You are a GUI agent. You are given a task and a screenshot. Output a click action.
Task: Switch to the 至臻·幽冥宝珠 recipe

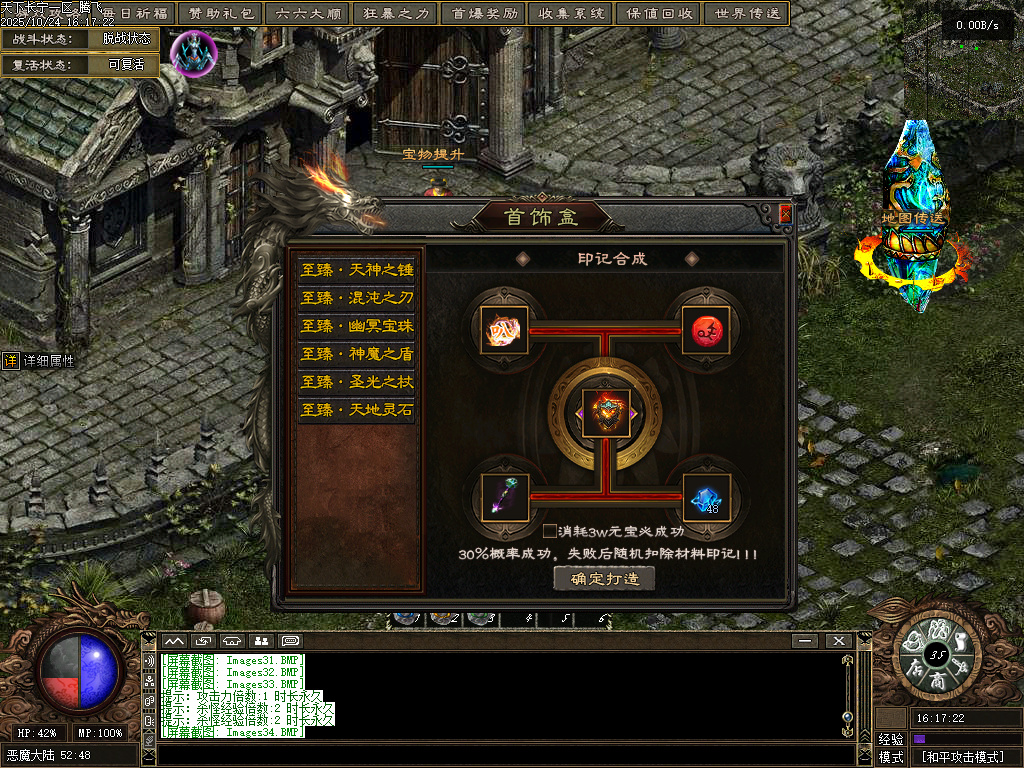click(x=356, y=326)
